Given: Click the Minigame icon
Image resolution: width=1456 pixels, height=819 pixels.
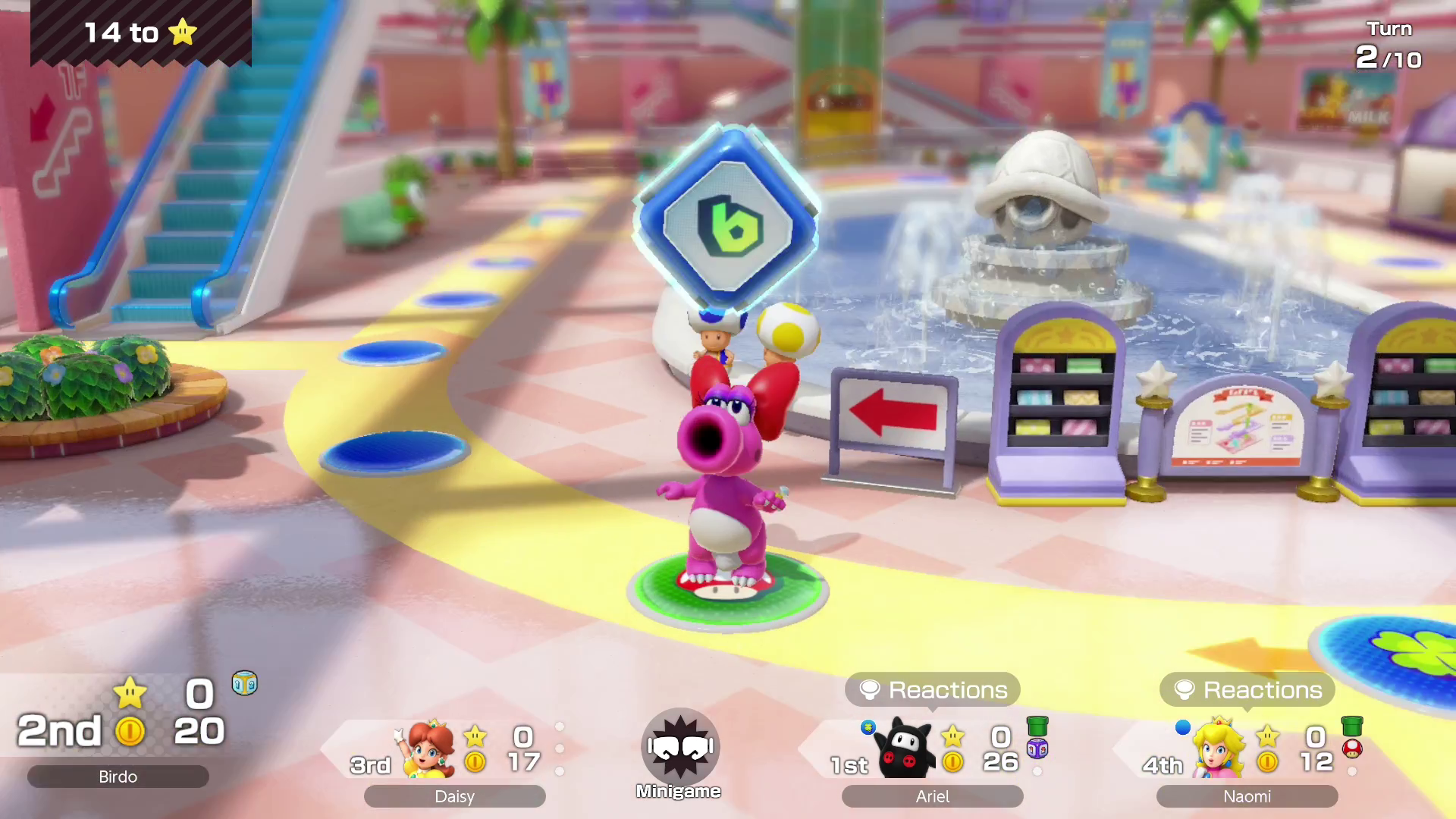Looking at the screenshot, I should click(679, 747).
